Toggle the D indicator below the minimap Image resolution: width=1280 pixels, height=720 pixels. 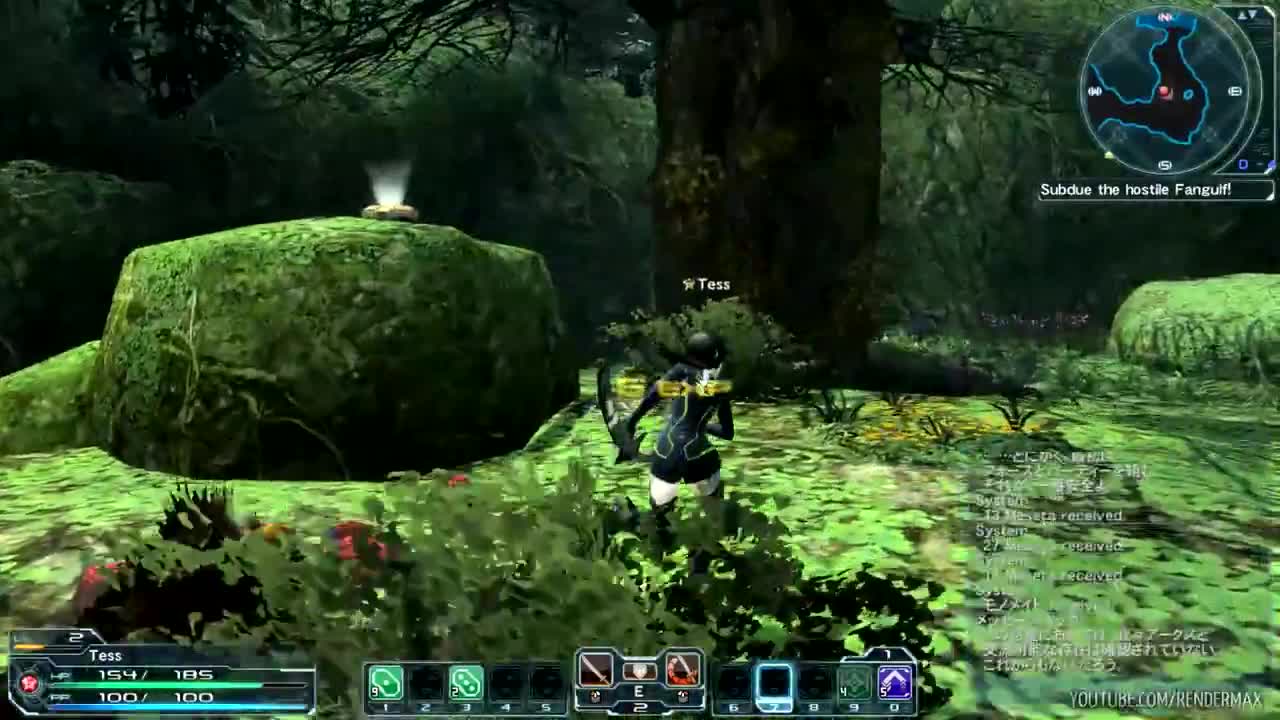click(x=1244, y=163)
